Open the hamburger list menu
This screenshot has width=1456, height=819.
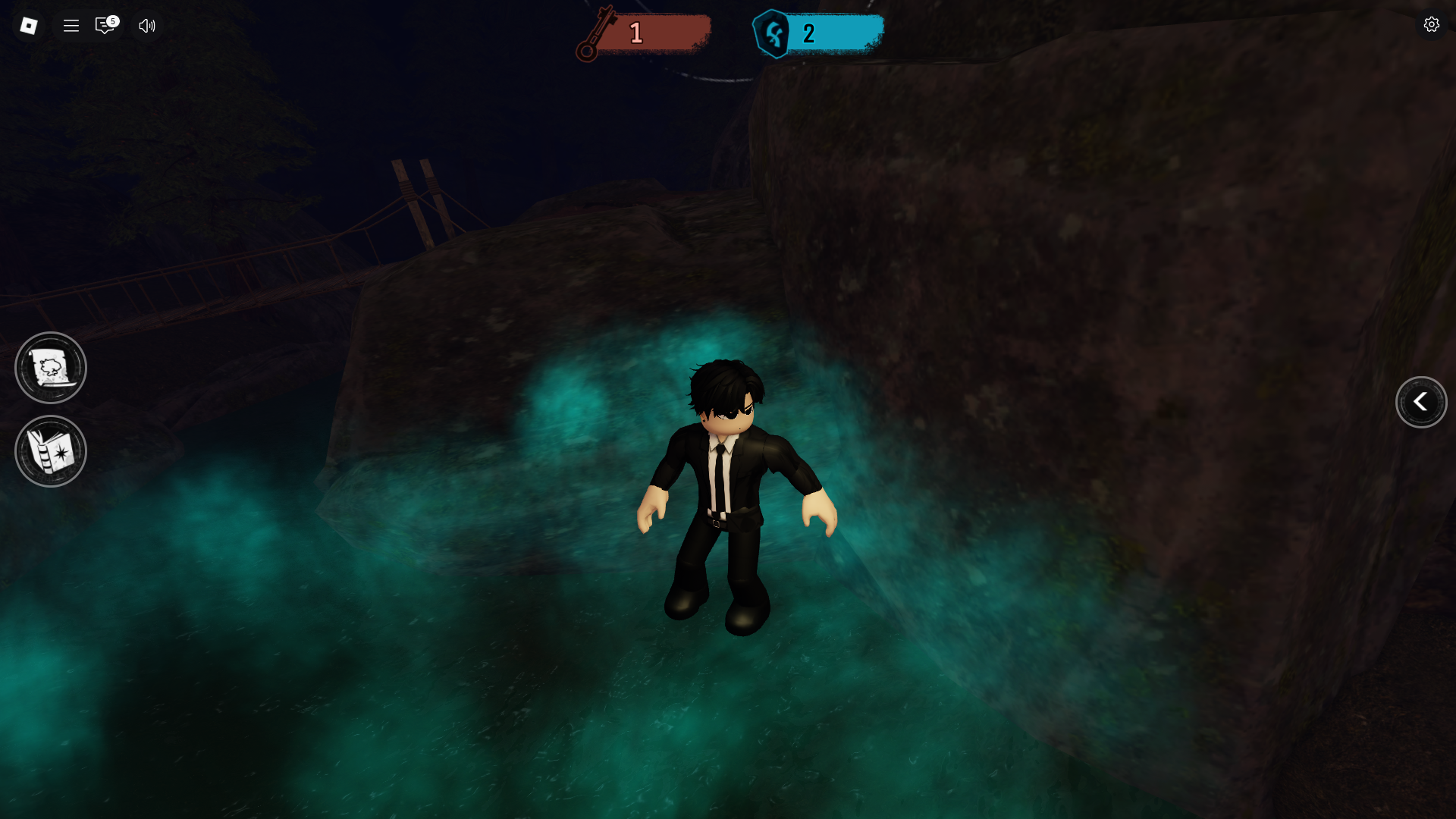71,26
